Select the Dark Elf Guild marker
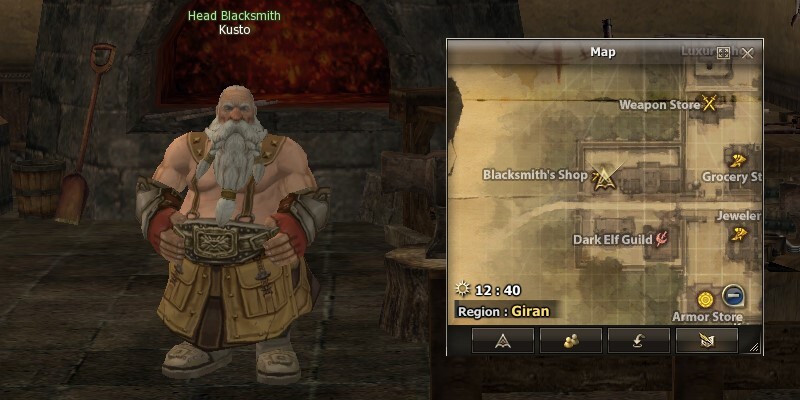The width and height of the screenshot is (800, 400). 661,238
